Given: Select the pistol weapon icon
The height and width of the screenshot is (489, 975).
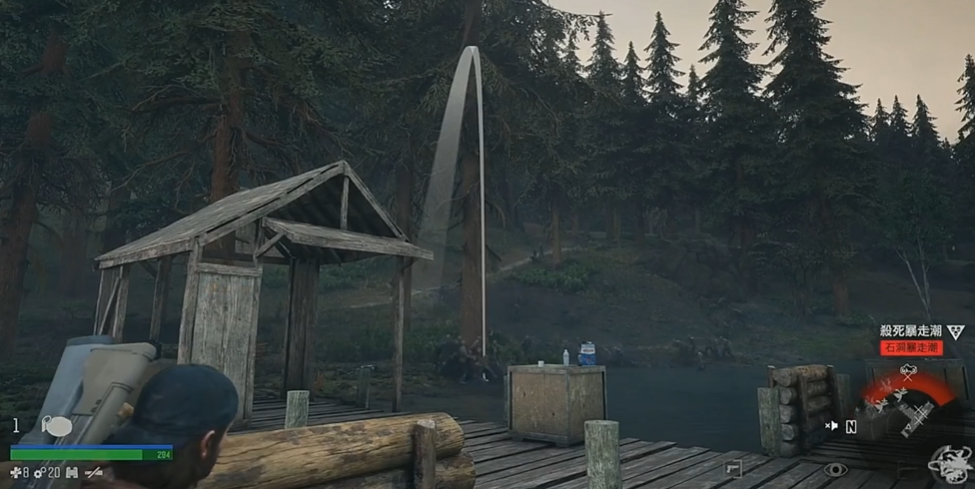Looking at the screenshot, I should click(735, 468).
